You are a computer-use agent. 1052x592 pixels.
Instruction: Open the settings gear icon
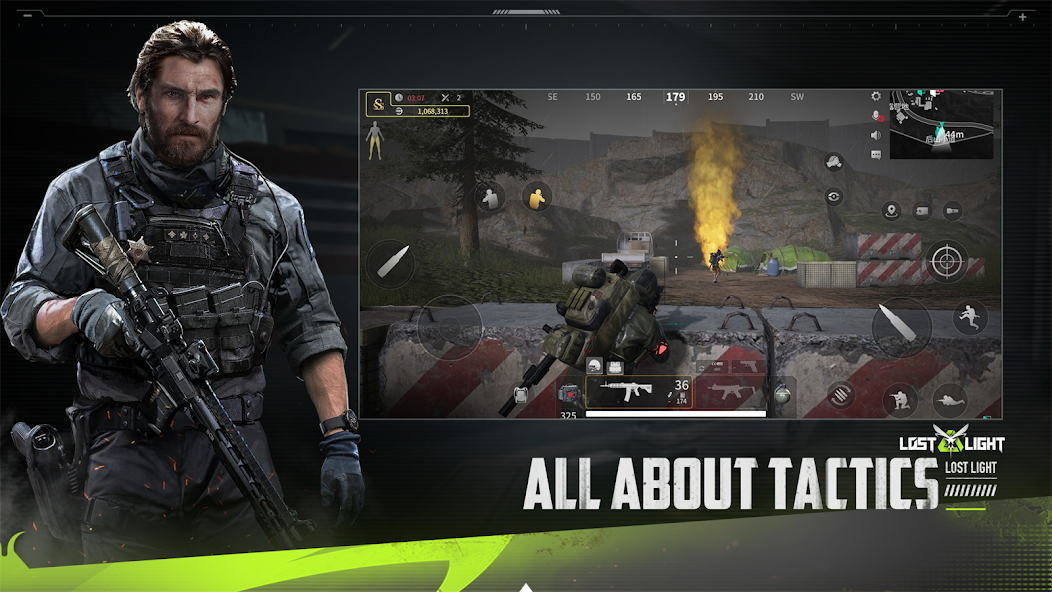click(876, 97)
